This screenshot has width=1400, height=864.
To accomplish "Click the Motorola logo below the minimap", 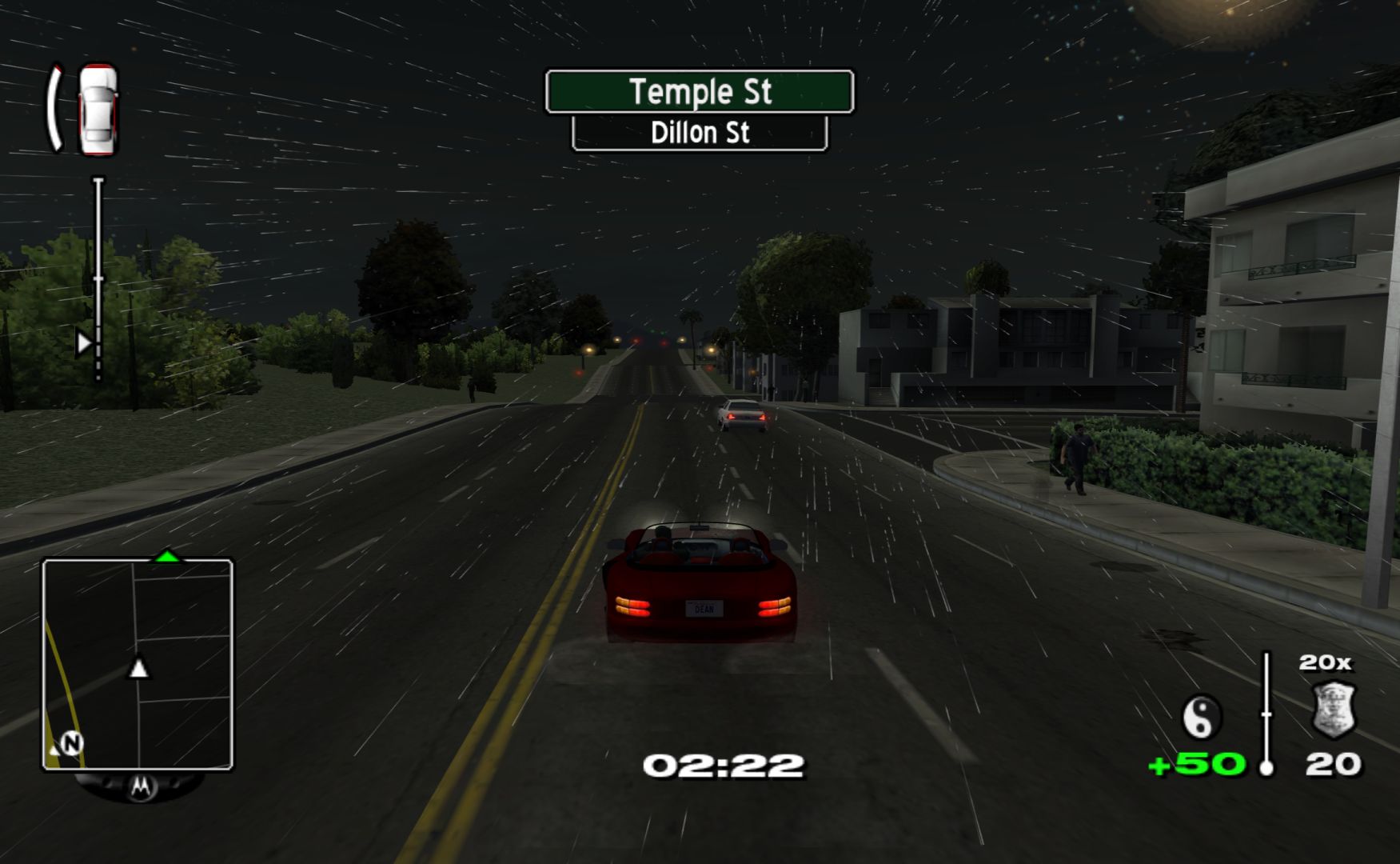I will (x=141, y=787).
